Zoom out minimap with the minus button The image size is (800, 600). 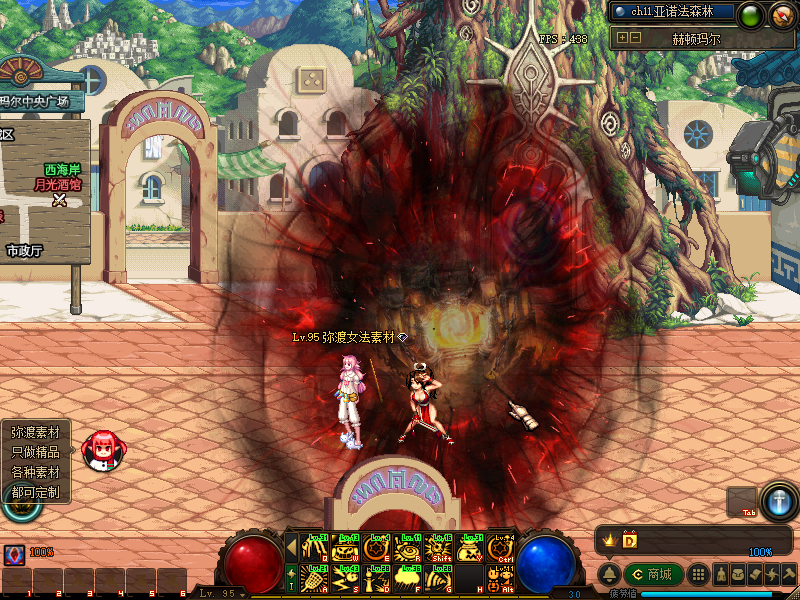[x=635, y=38]
